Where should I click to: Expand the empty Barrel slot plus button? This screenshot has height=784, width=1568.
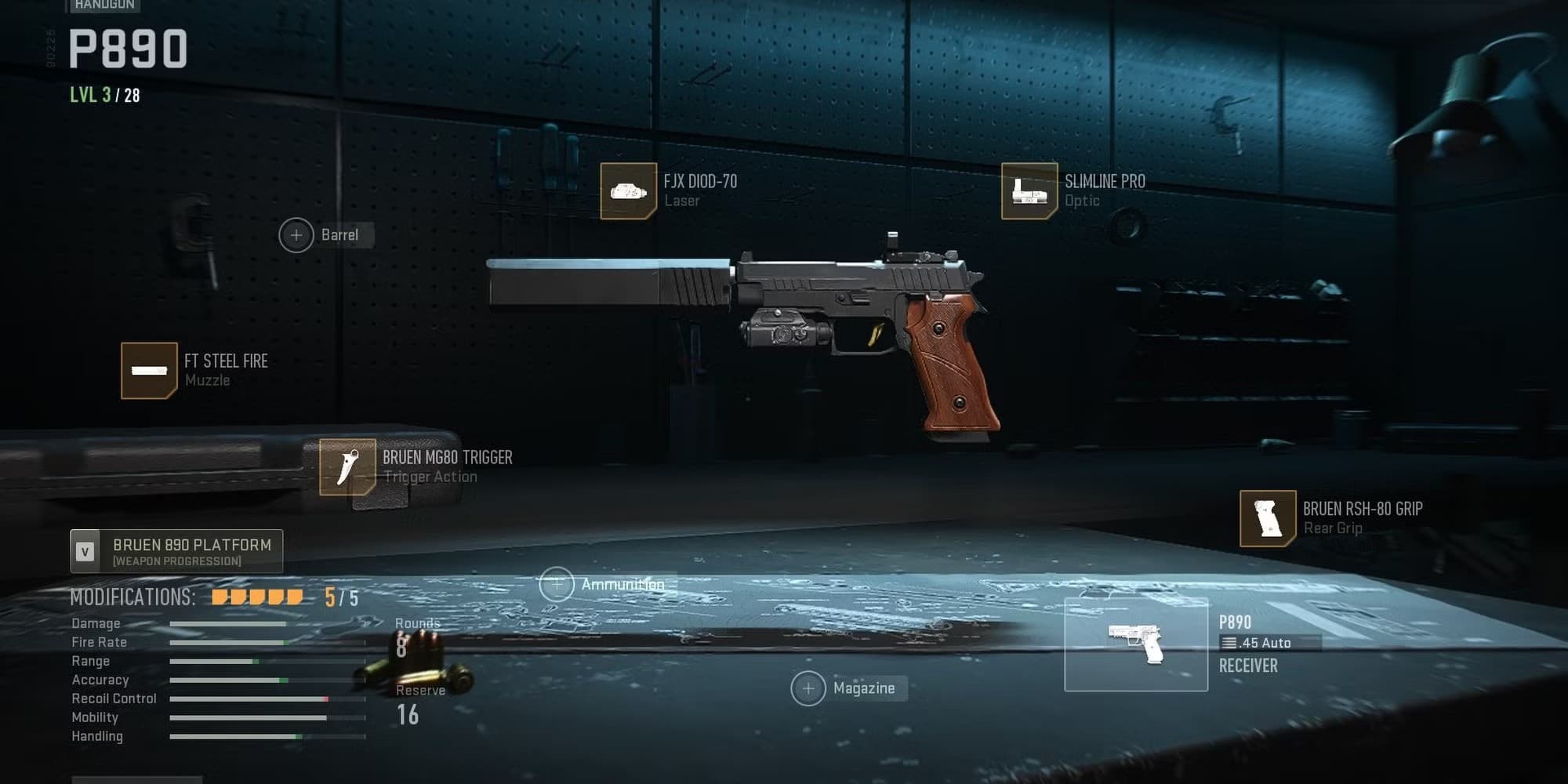click(297, 234)
